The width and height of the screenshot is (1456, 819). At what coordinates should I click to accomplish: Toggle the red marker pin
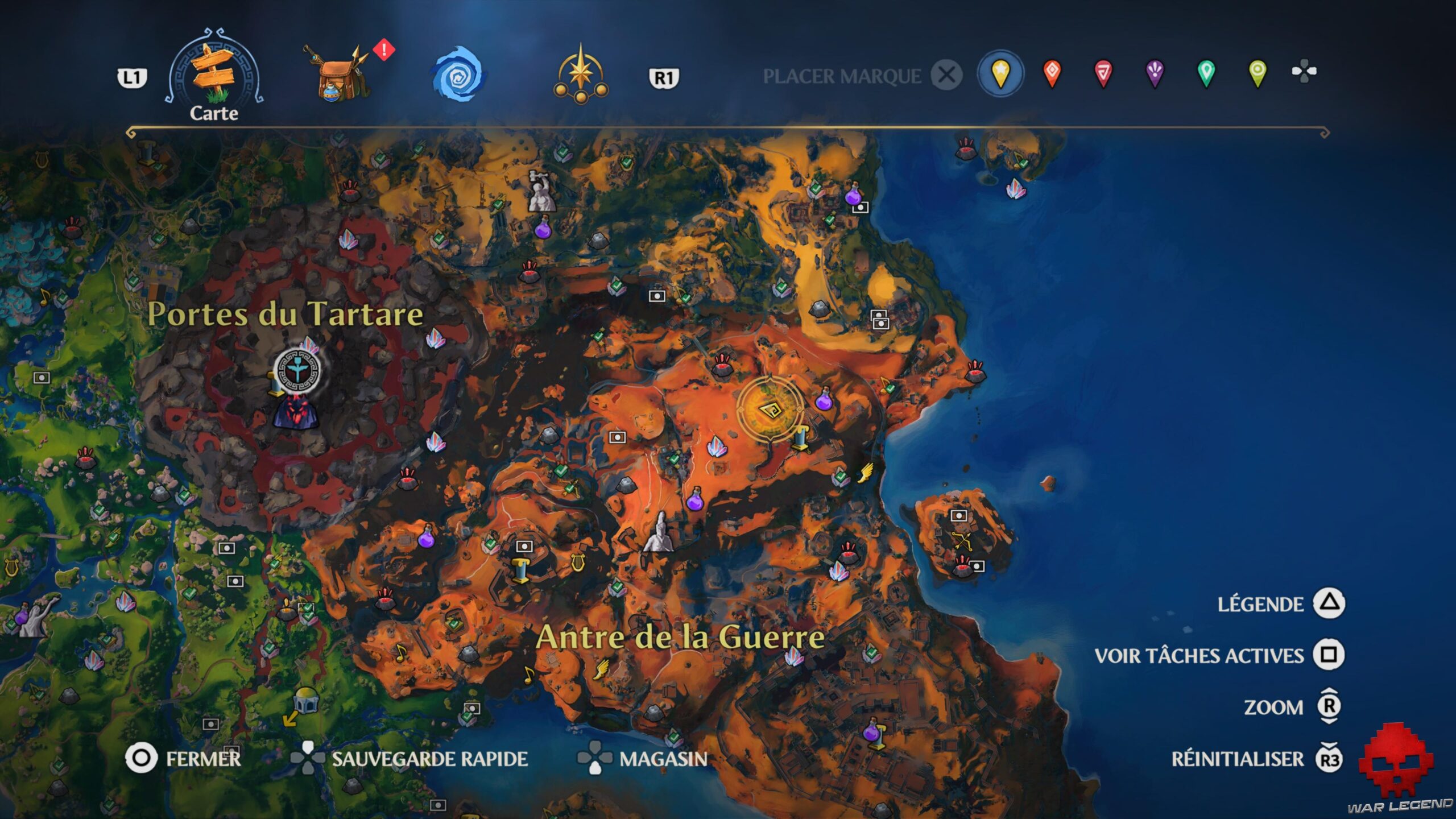pos(1053,72)
